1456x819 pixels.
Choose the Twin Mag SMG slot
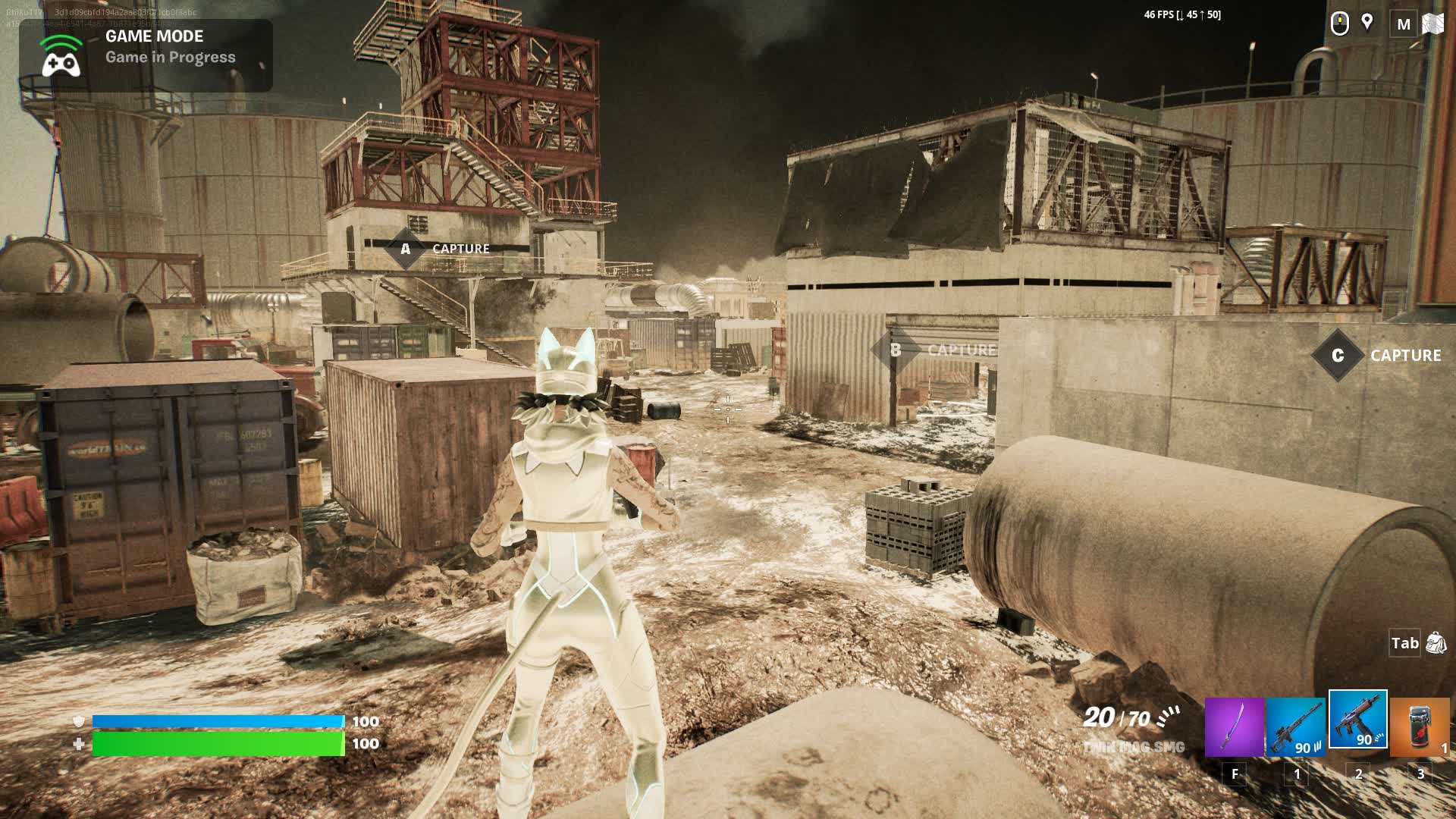point(1357,720)
